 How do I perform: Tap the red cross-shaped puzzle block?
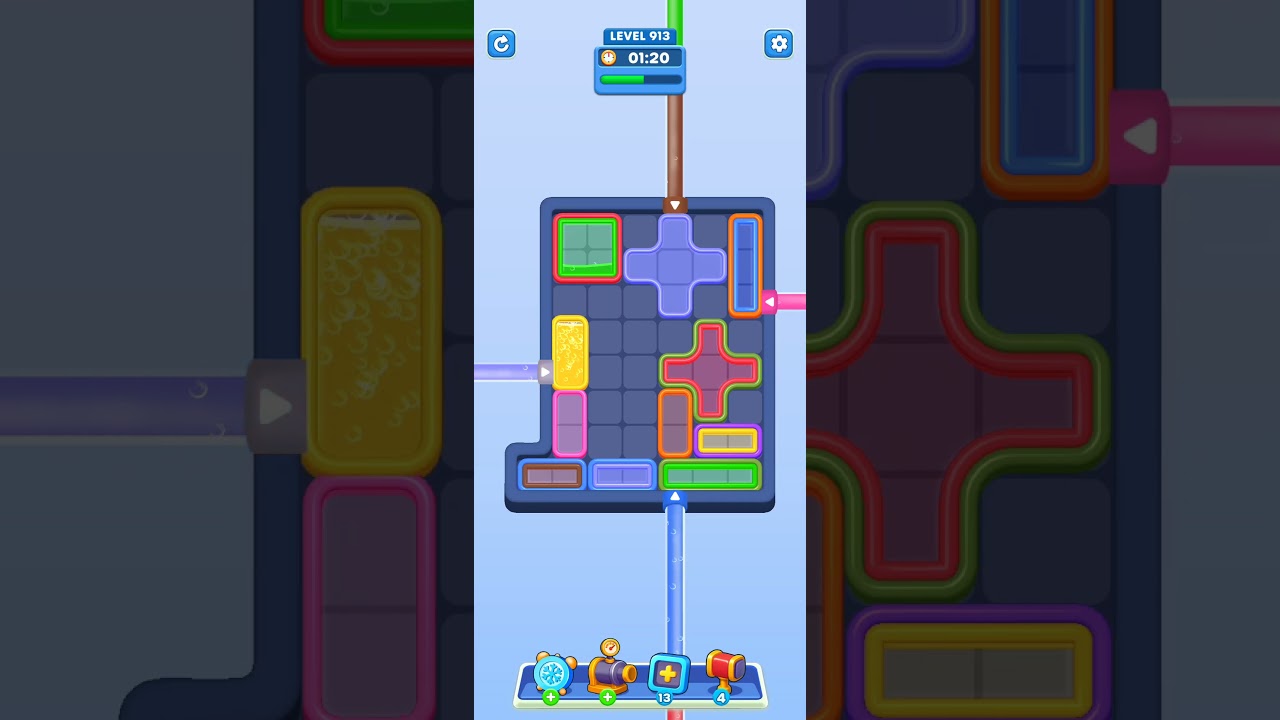710,370
